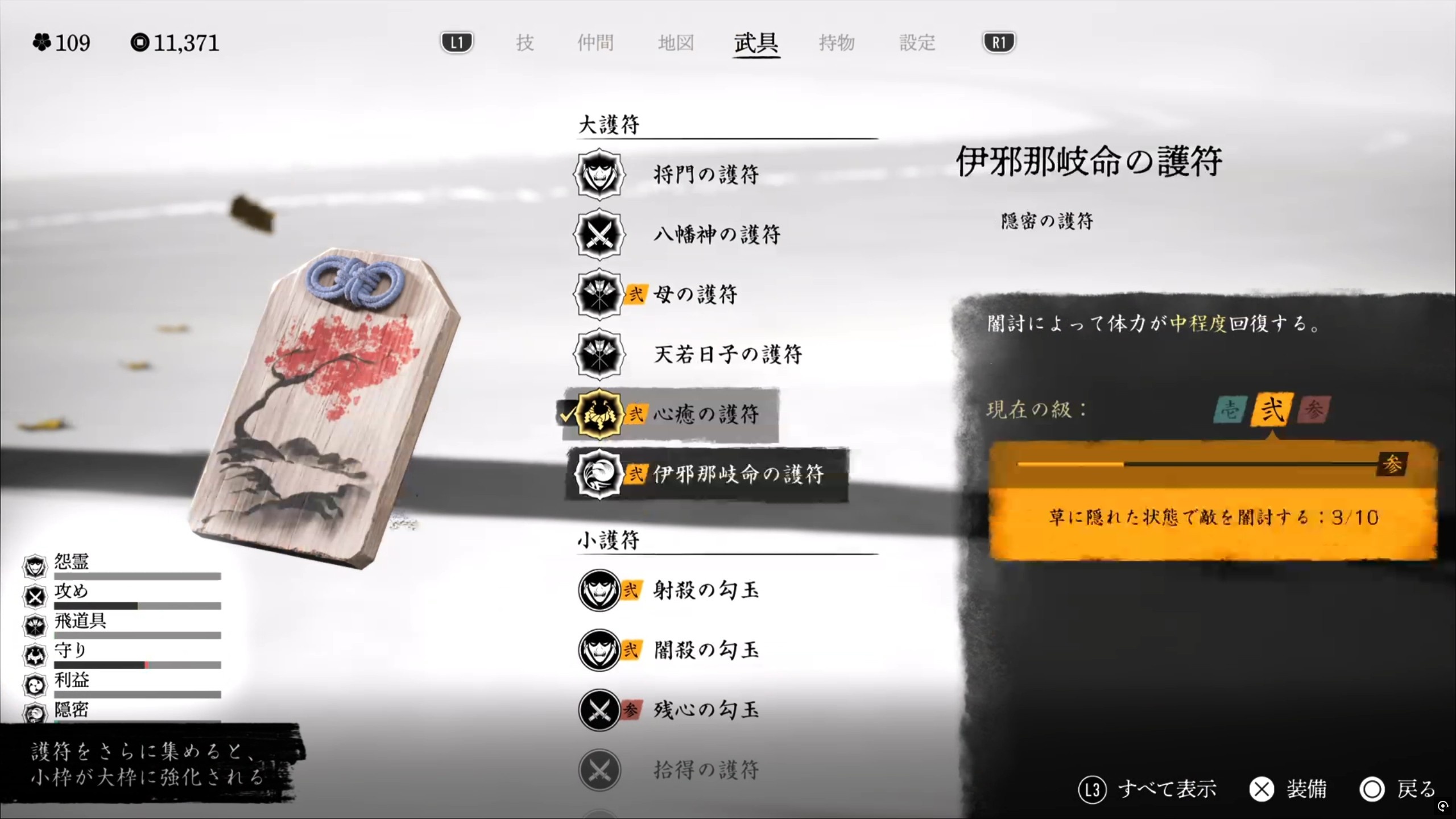This screenshot has height=819, width=1456.
Task: Switch to the 持物 tab
Action: coord(837,43)
